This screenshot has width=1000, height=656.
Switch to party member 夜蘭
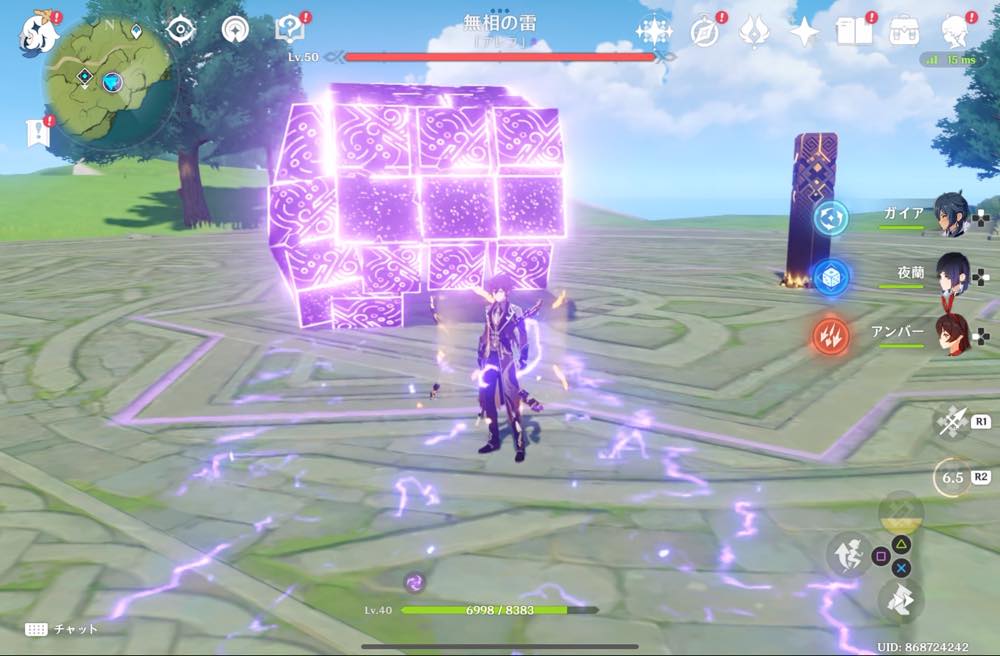click(x=950, y=273)
